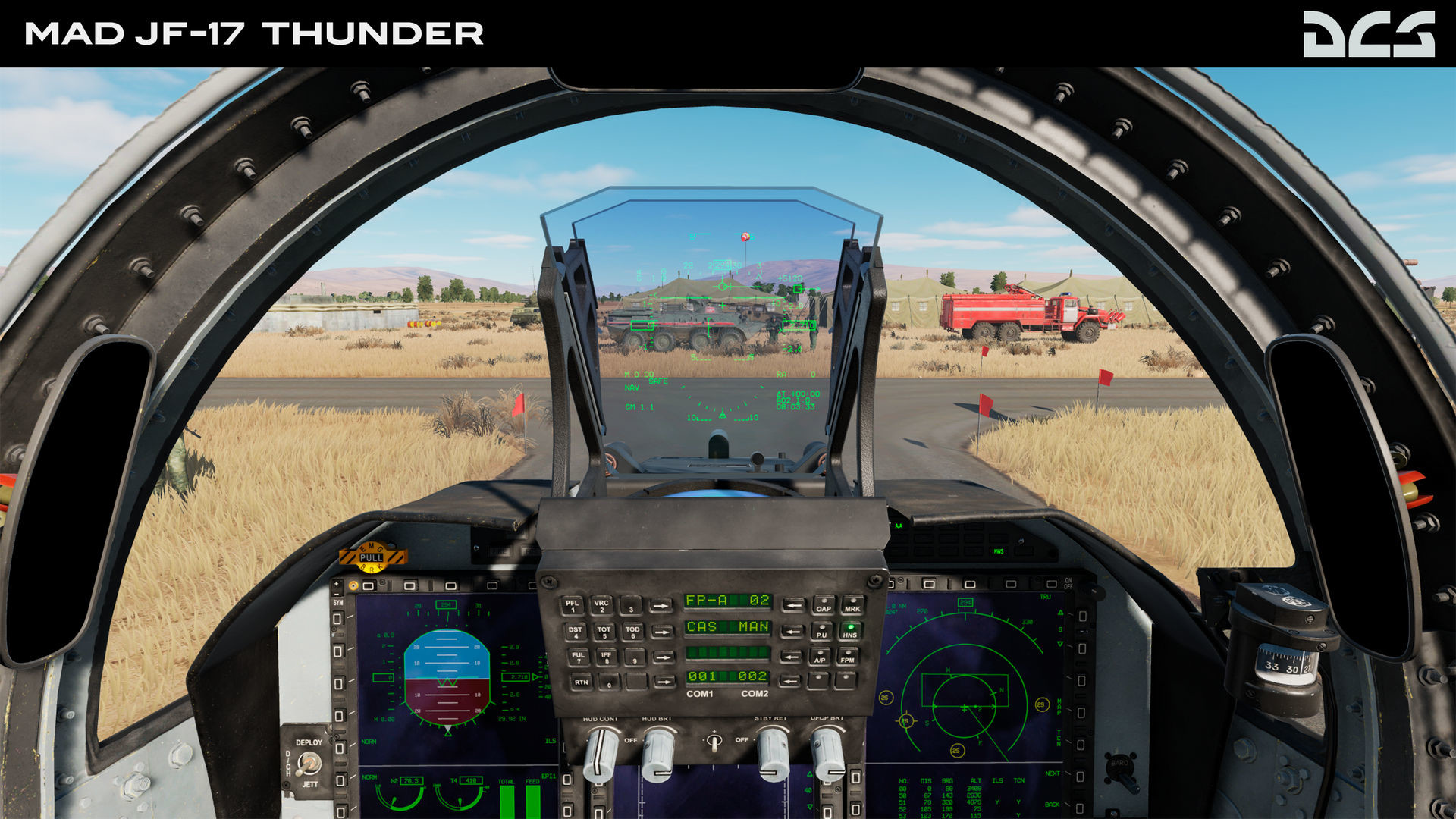Flip the ON/OFF switch atop the right MFD
Viewport: 1456px width, 819px height.
pos(1053,582)
